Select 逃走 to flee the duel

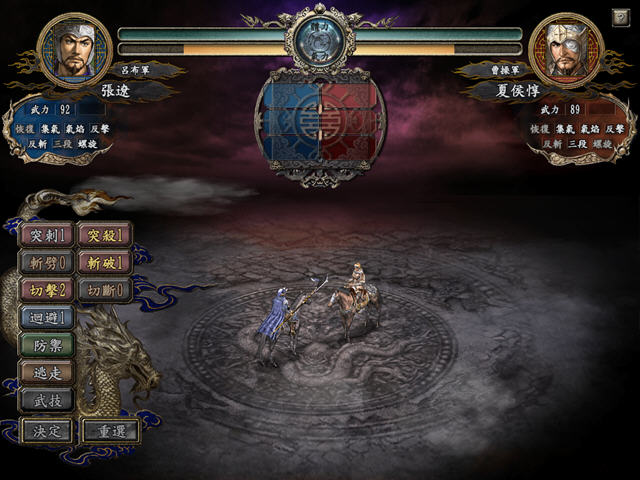coord(47,372)
